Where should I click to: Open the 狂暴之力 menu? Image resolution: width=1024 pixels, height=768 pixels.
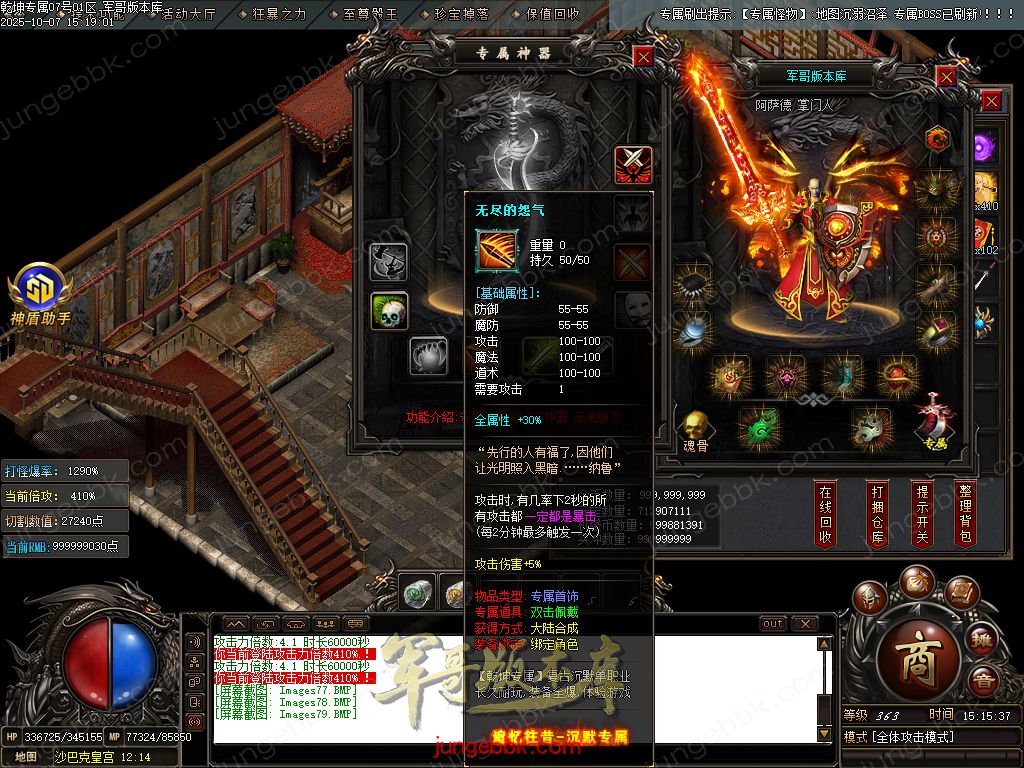coord(280,14)
